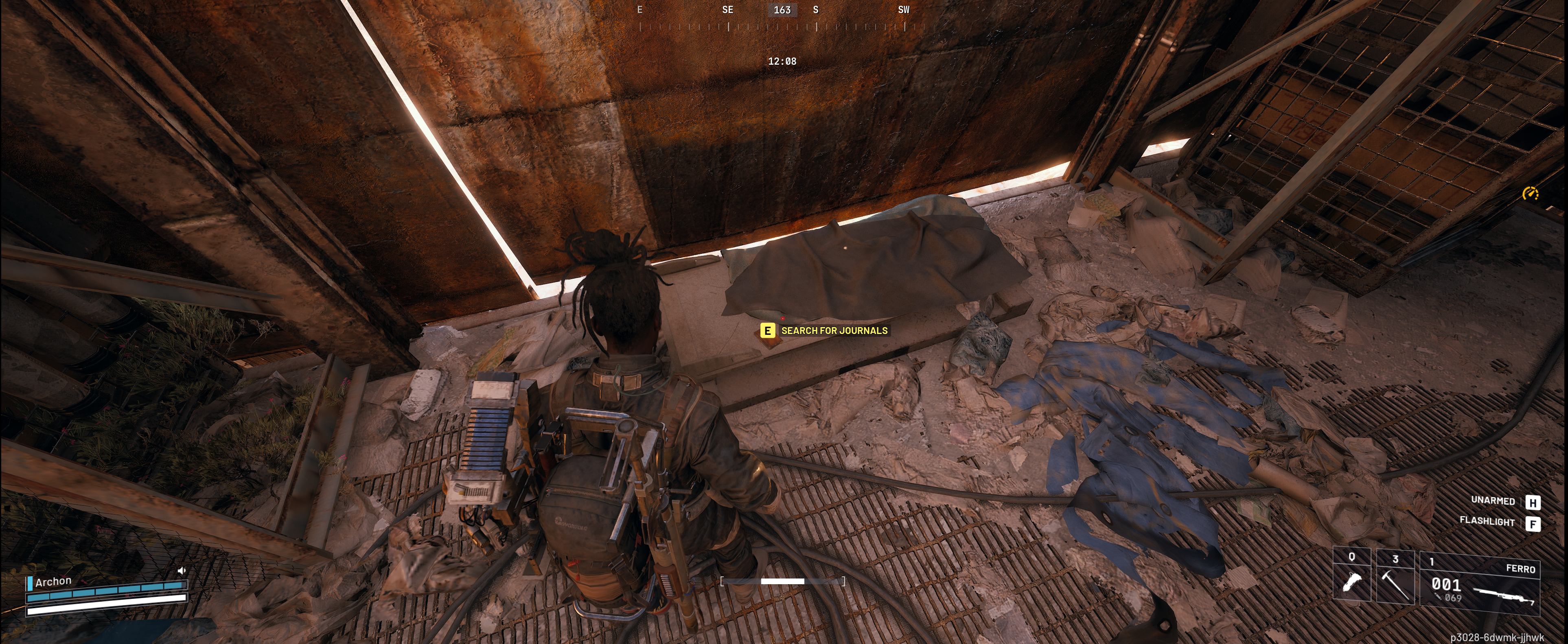Click the compass strip heading indicator
The image size is (1568, 644).
[x=782, y=10]
